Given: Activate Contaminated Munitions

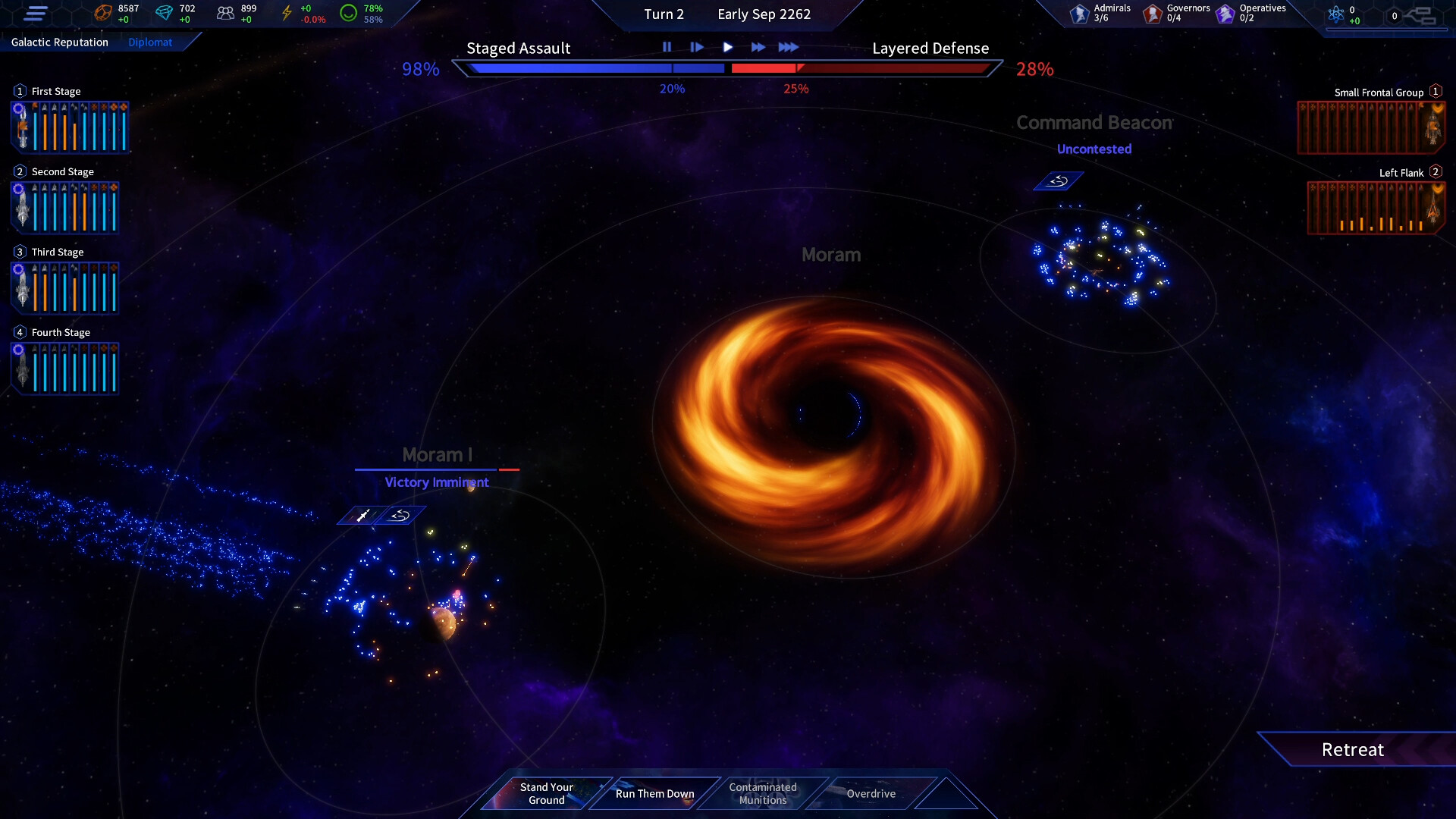Looking at the screenshot, I should 762,793.
